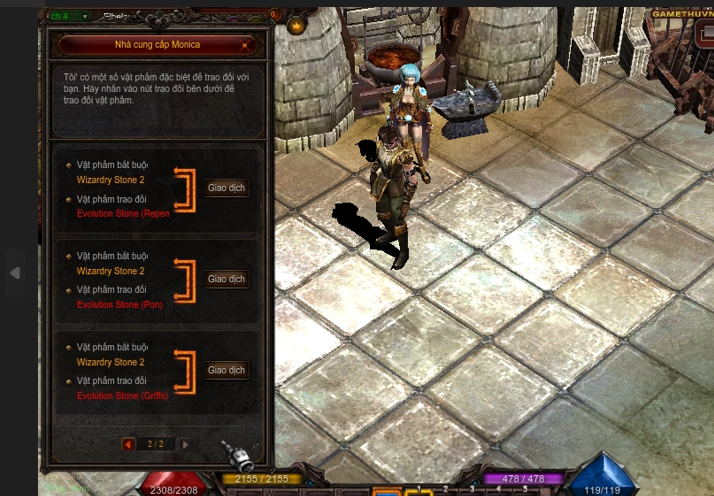Click the greyed next page arrow
The image size is (714, 496).
185,444
